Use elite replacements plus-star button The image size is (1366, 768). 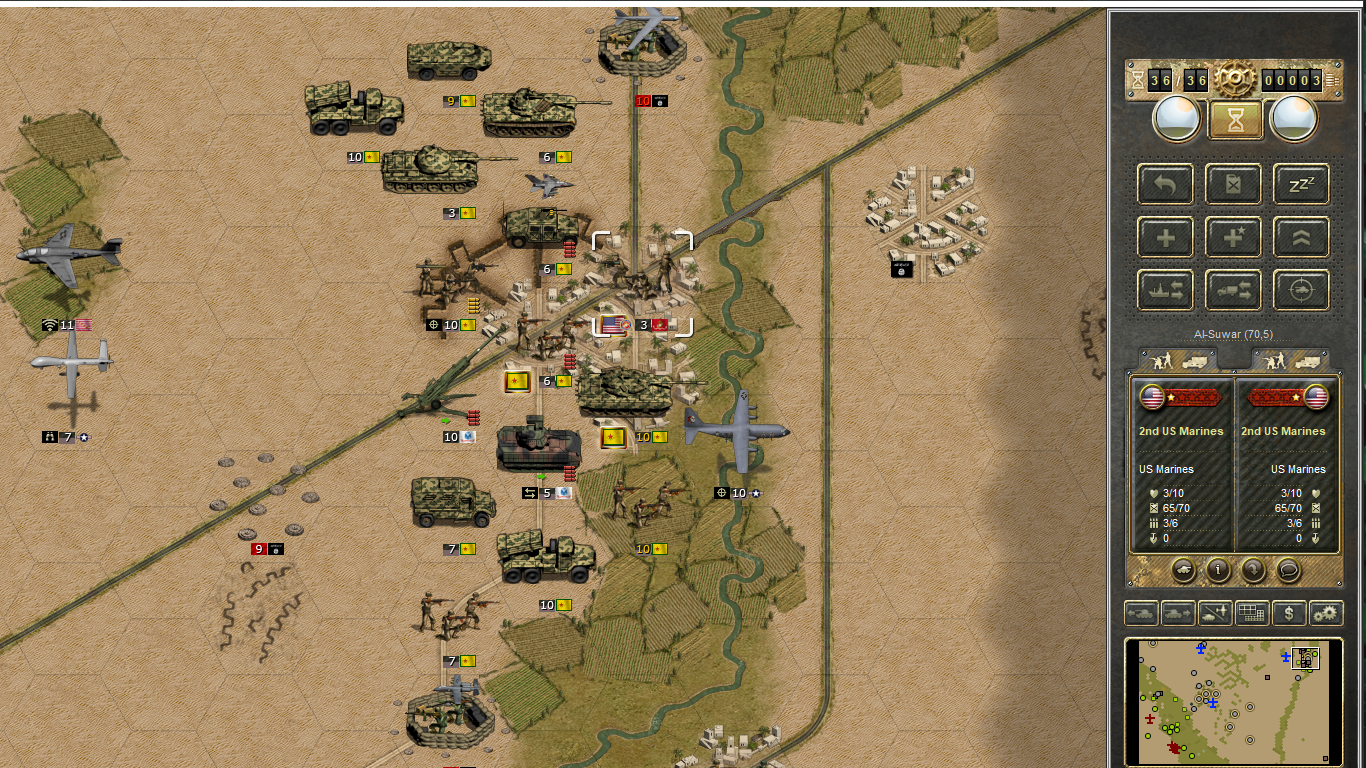click(x=1233, y=237)
